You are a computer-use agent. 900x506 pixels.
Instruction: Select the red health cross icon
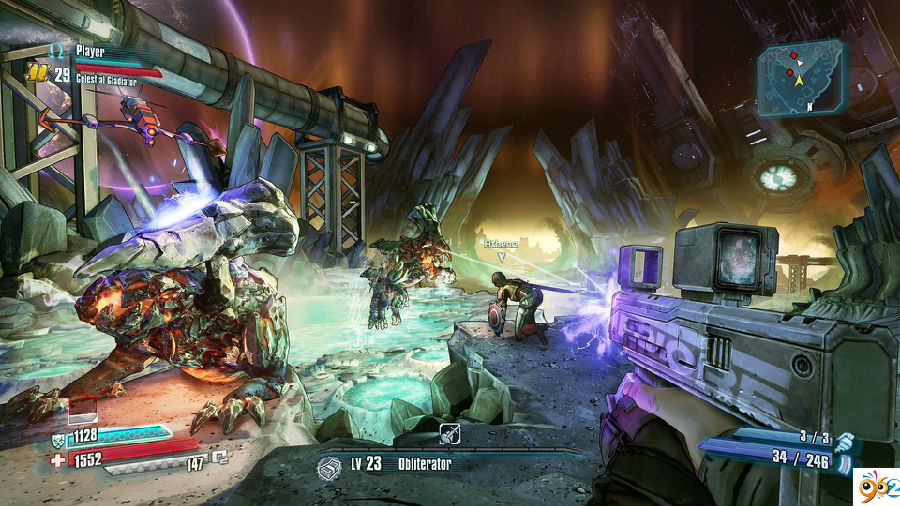coord(58,458)
